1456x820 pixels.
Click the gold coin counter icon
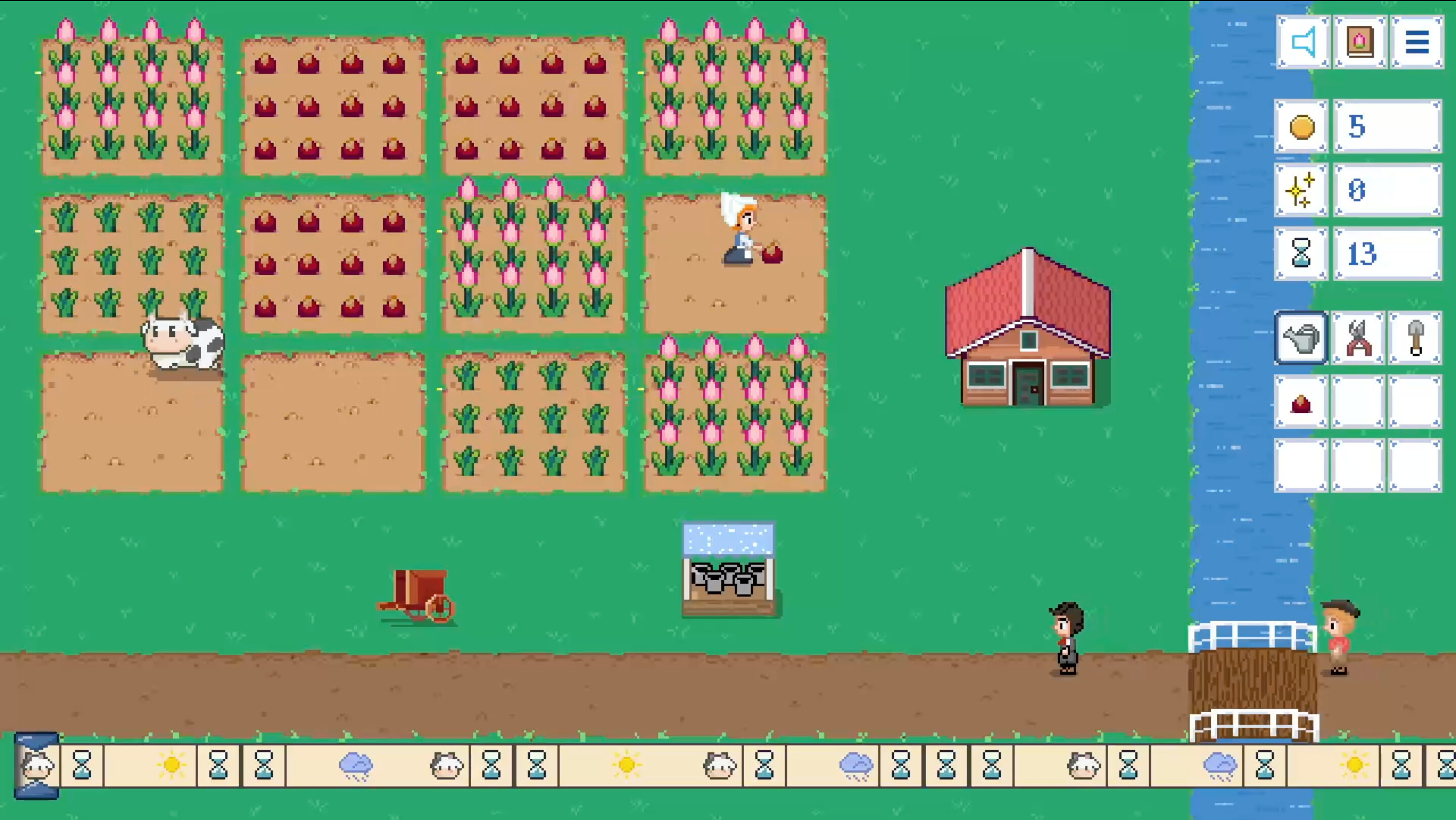click(x=1302, y=126)
